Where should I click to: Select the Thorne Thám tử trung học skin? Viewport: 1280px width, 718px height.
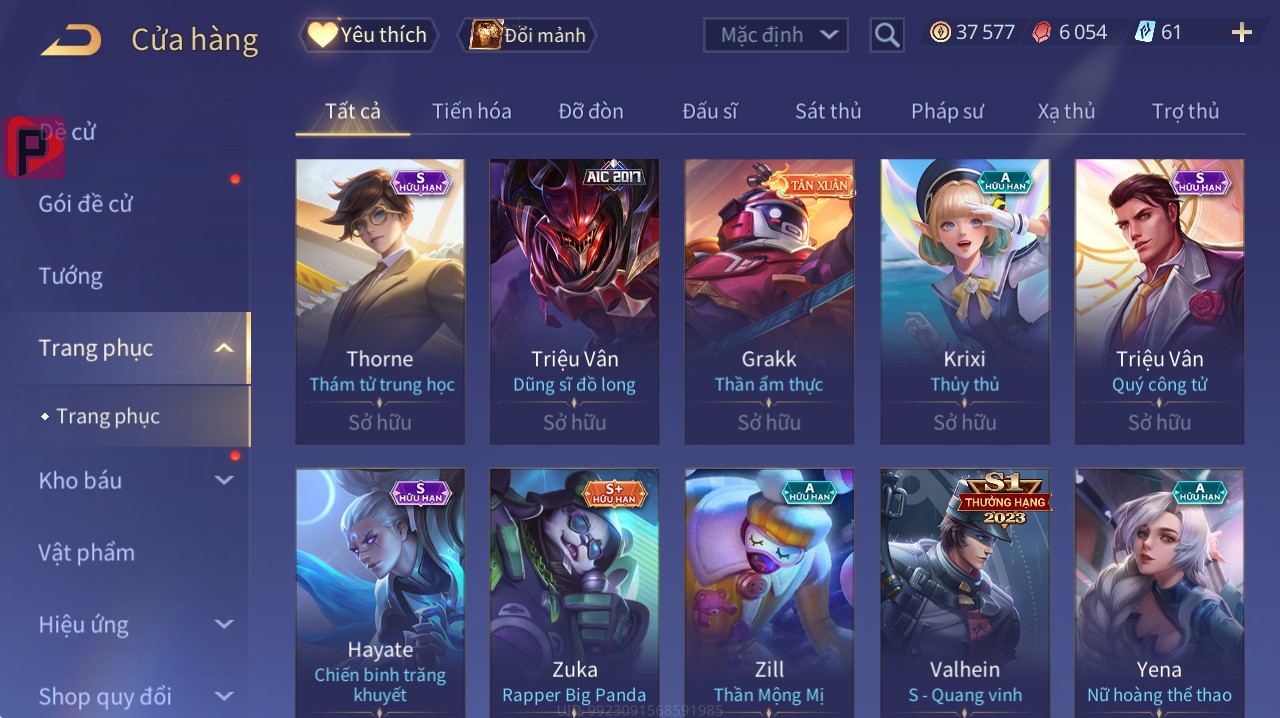pyautogui.click(x=380, y=300)
